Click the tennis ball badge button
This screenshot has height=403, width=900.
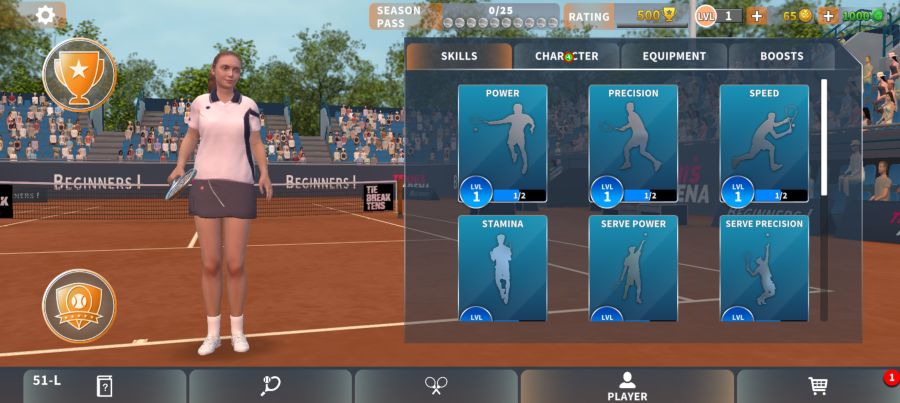point(79,305)
